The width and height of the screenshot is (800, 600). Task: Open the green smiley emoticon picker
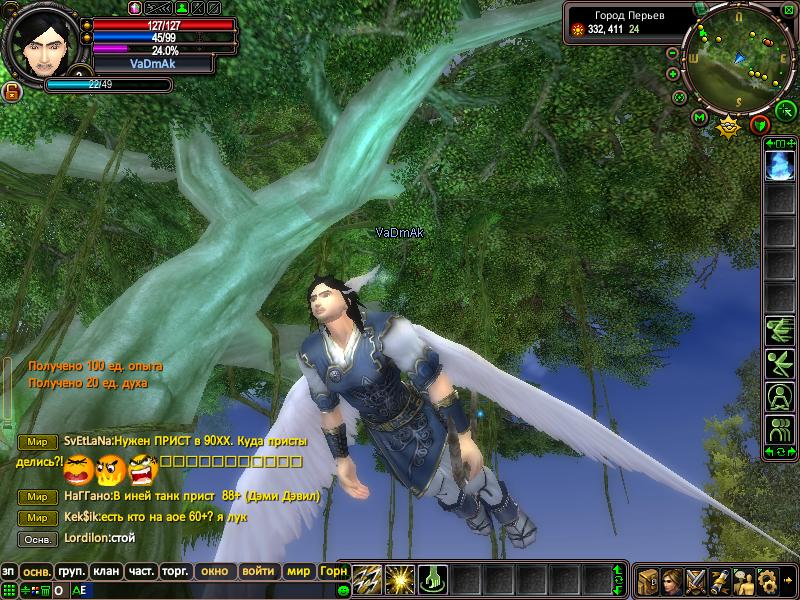click(344, 590)
